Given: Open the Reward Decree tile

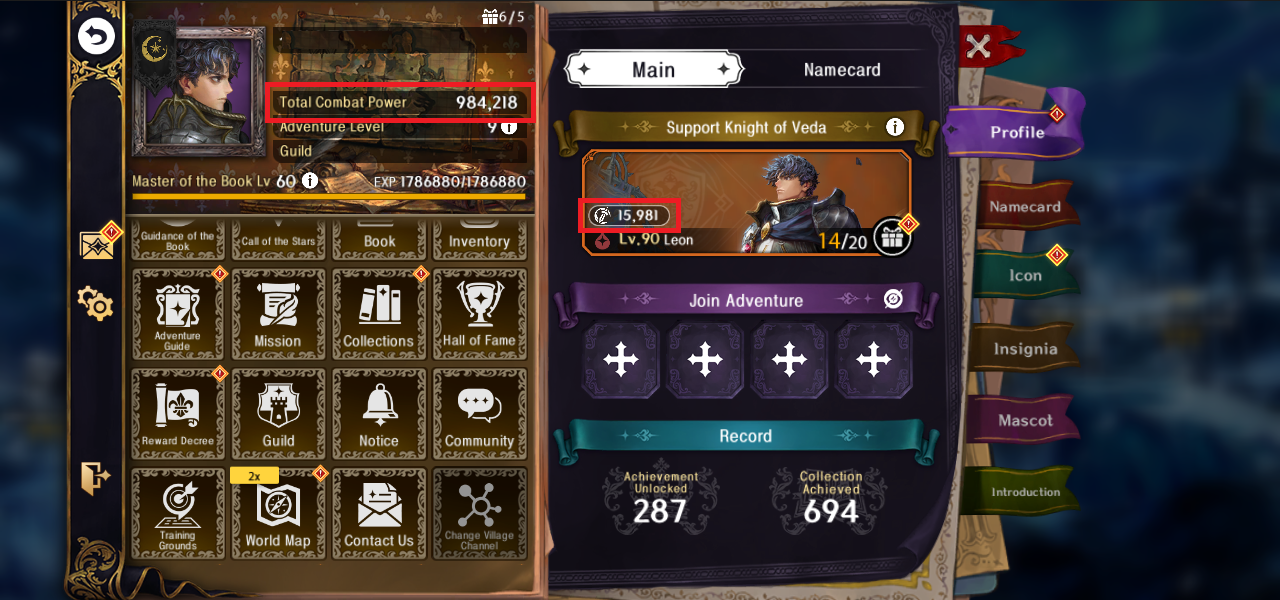Looking at the screenshot, I should tap(178, 414).
